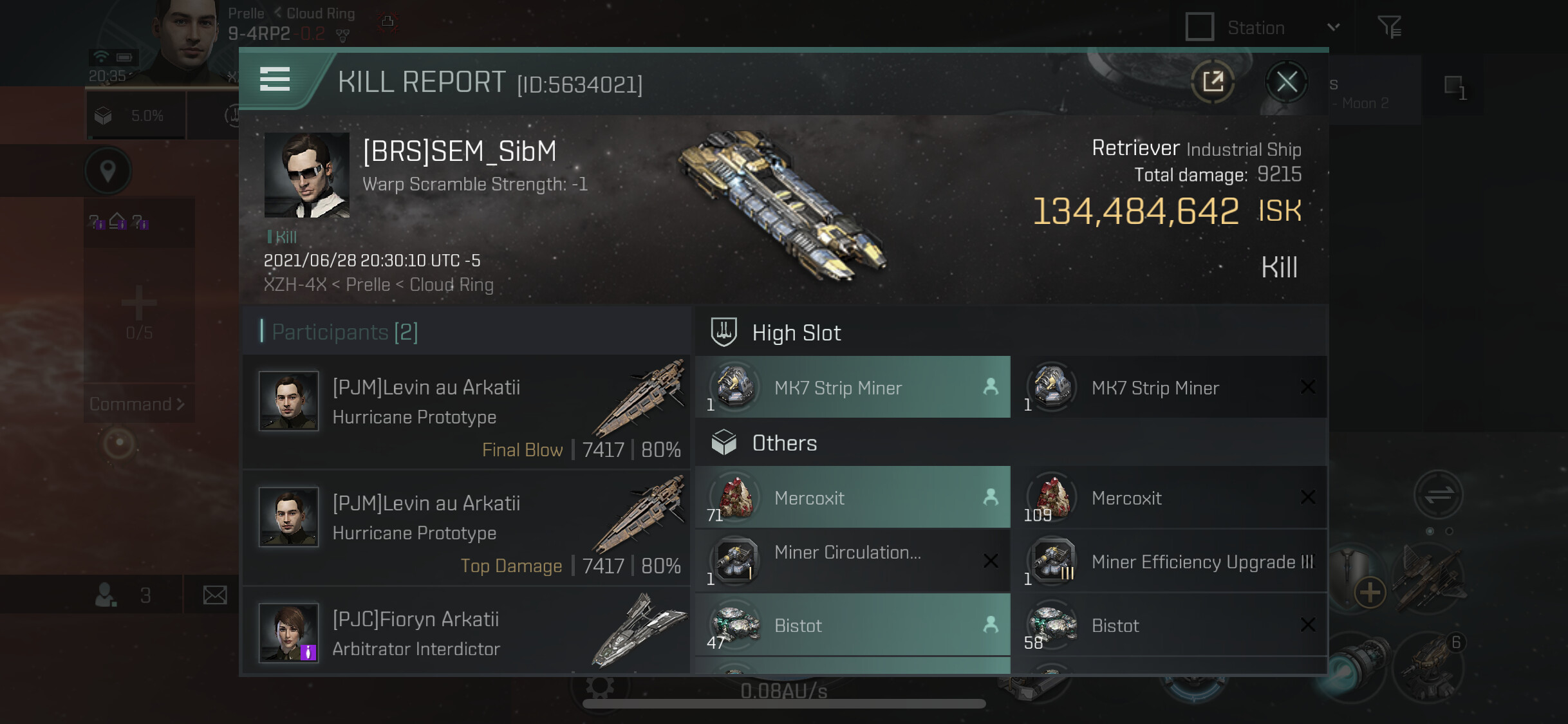Image resolution: width=1568 pixels, height=724 pixels.
Task: Choose the Miner Circulation item row
Action: pyautogui.click(x=852, y=561)
